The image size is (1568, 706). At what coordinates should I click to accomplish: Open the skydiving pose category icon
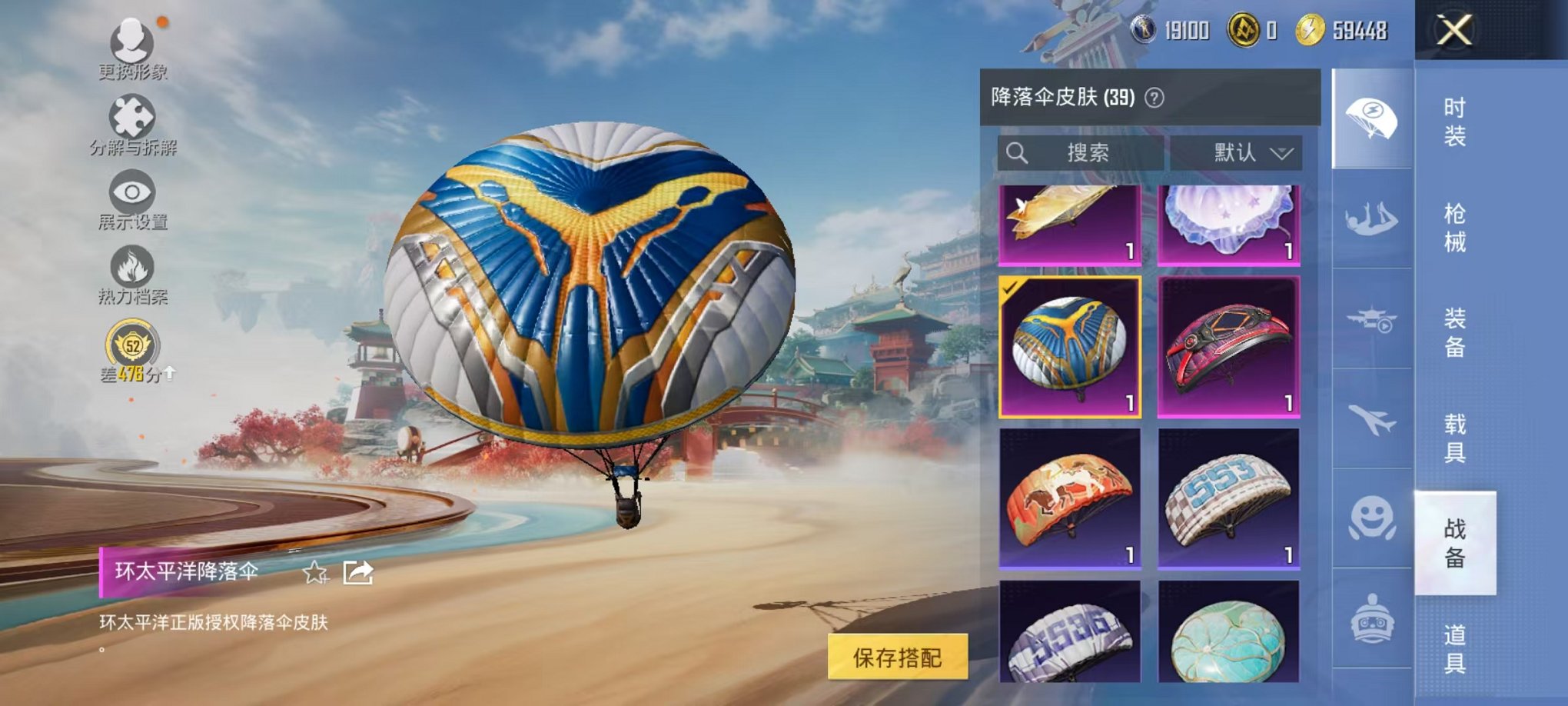tap(1373, 219)
